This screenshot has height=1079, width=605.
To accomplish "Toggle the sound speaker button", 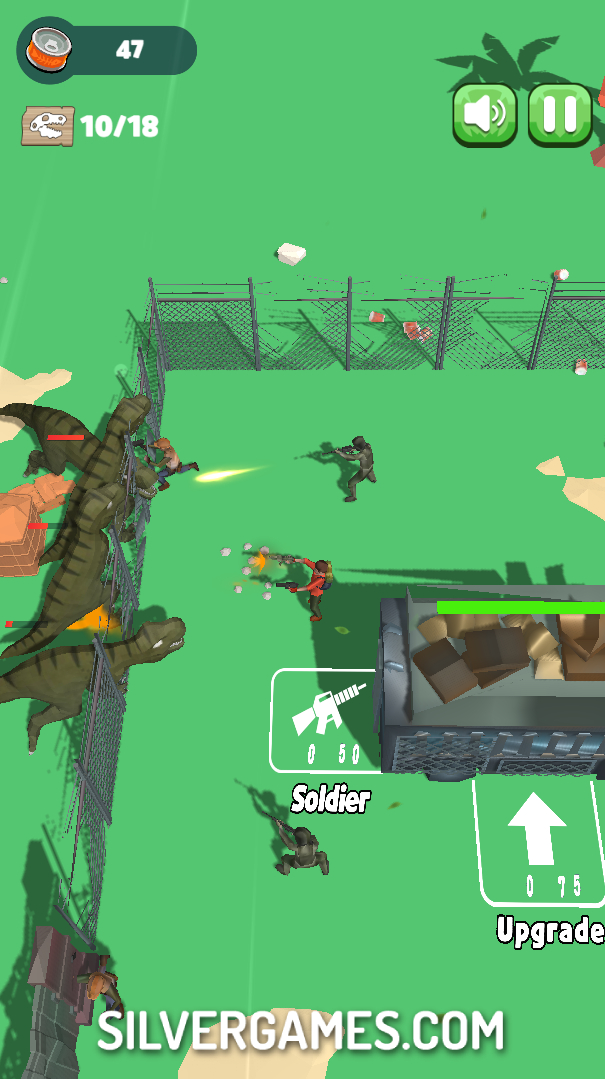I will [485, 114].
